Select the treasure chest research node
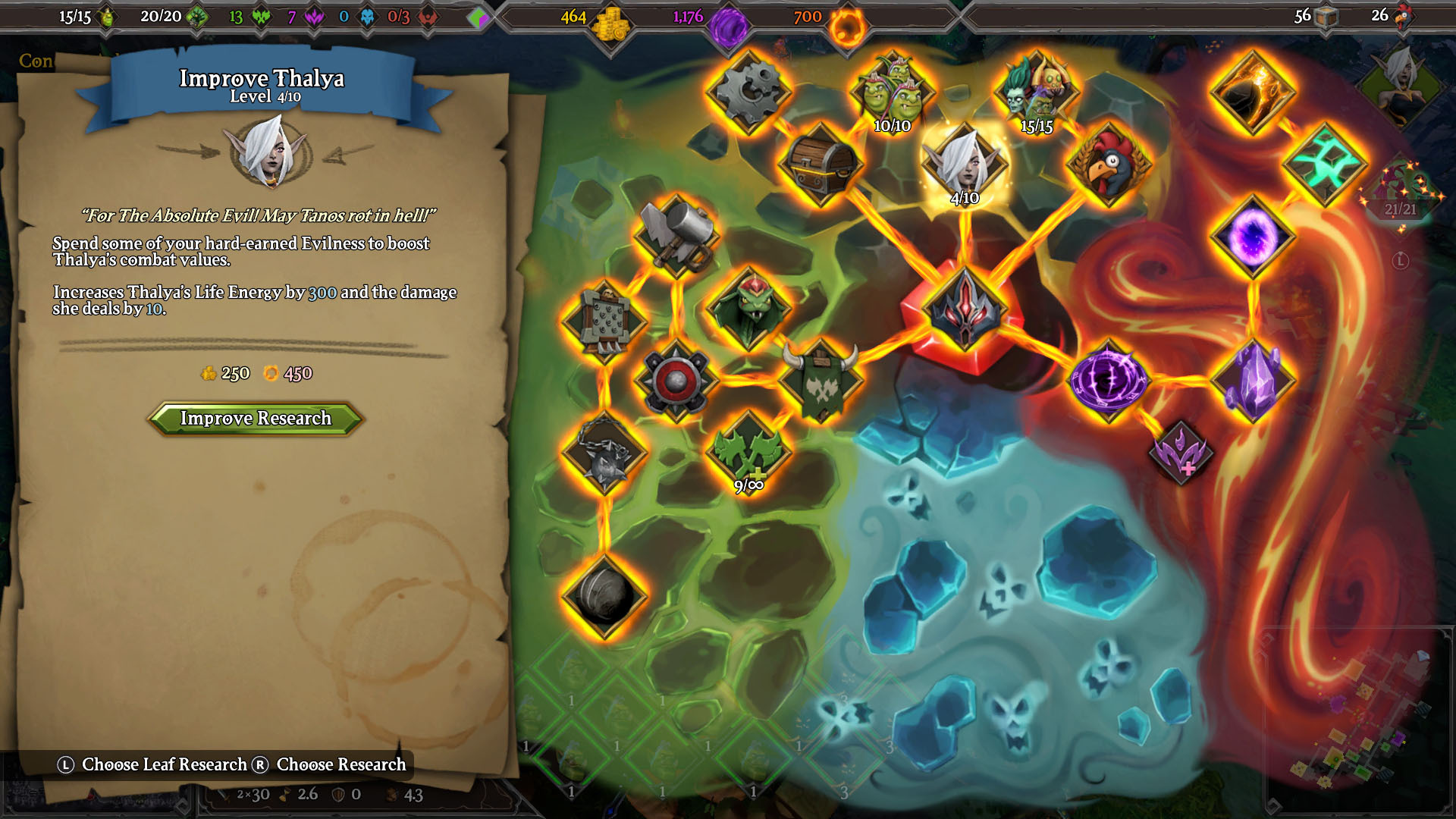 tap(821, 165)
